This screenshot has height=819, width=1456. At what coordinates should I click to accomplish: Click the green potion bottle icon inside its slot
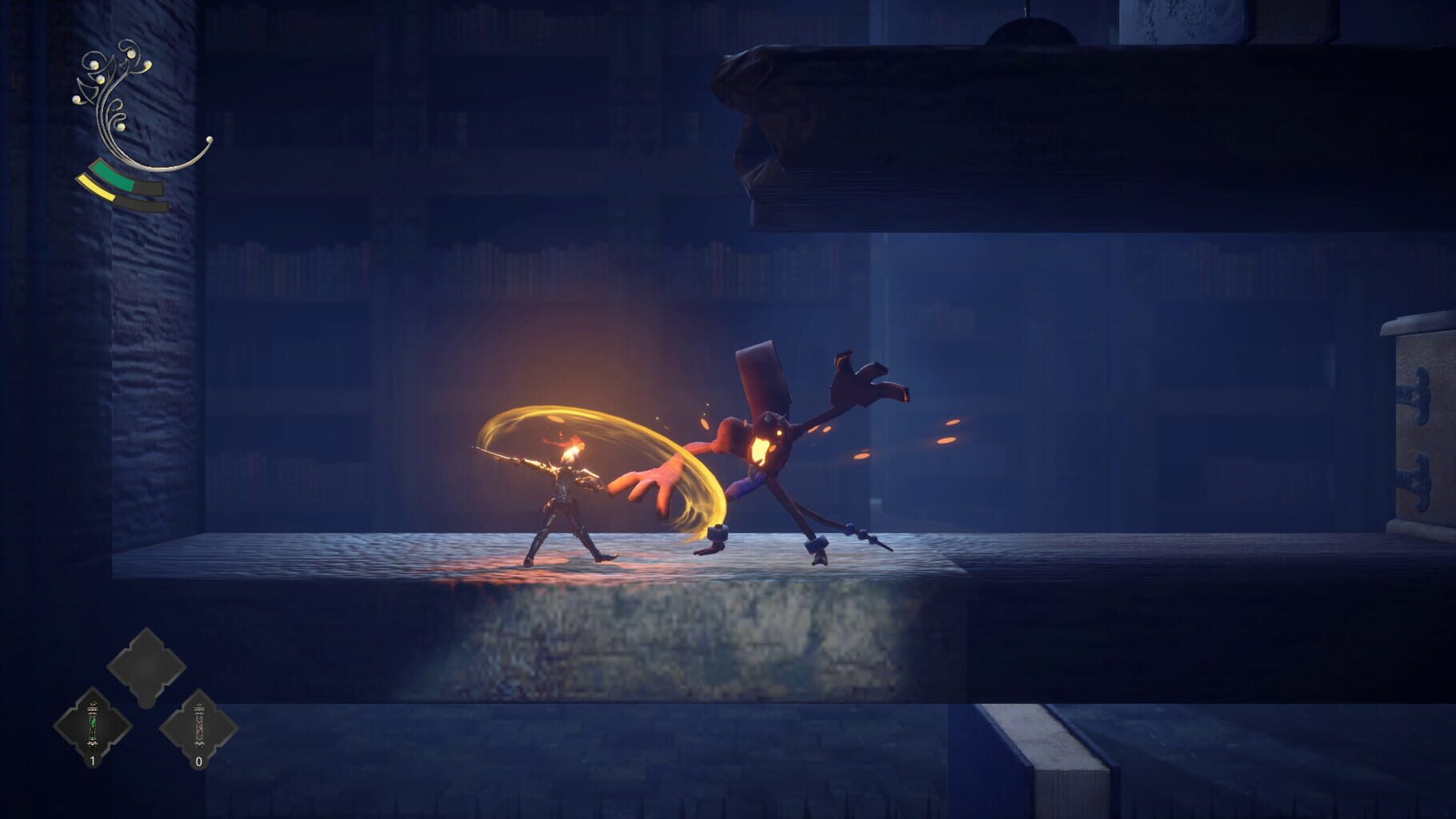click(x=93, y=722)
